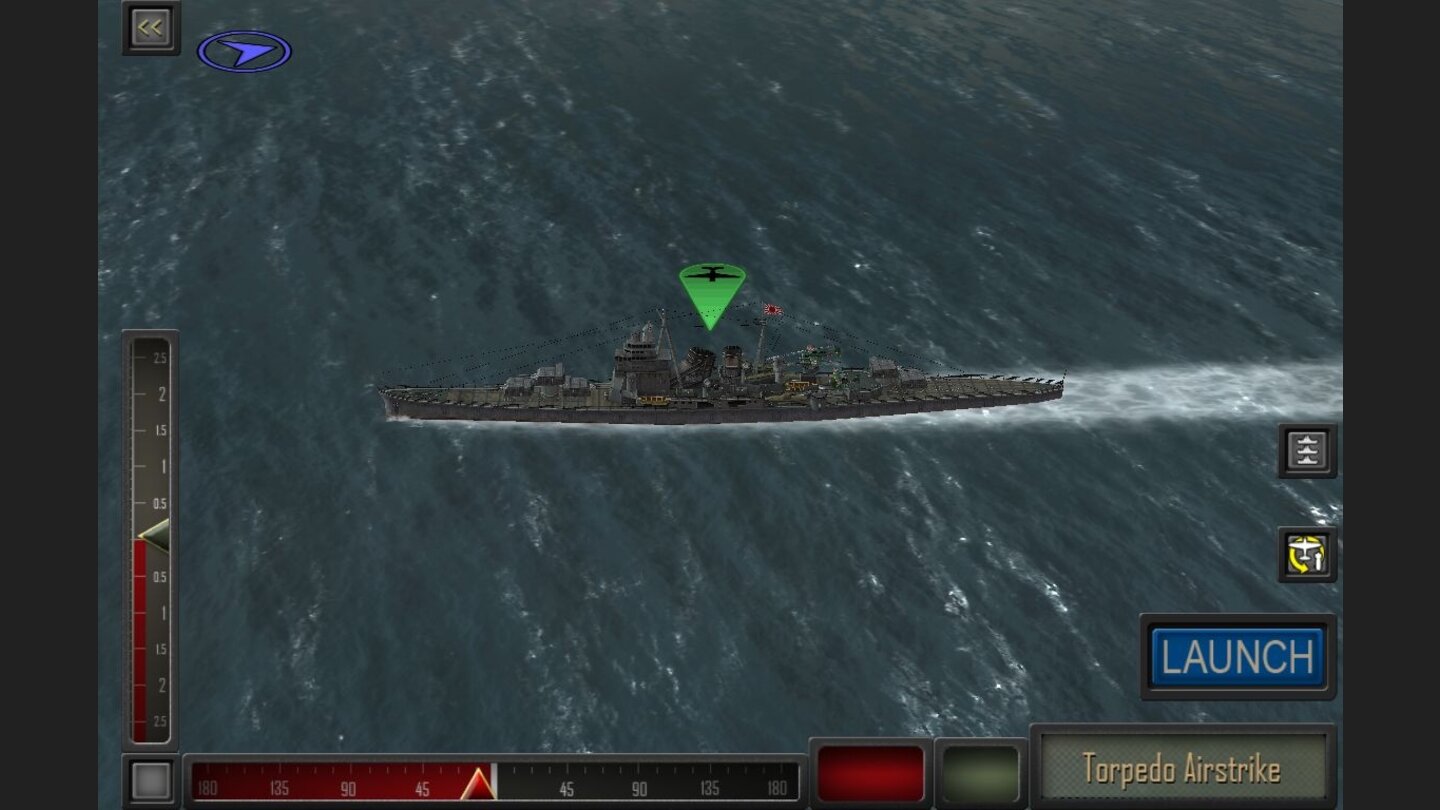This screenshot has height=810, width=1440.
Task: Click the green aircraft strike marker
Action: point(711,290)
